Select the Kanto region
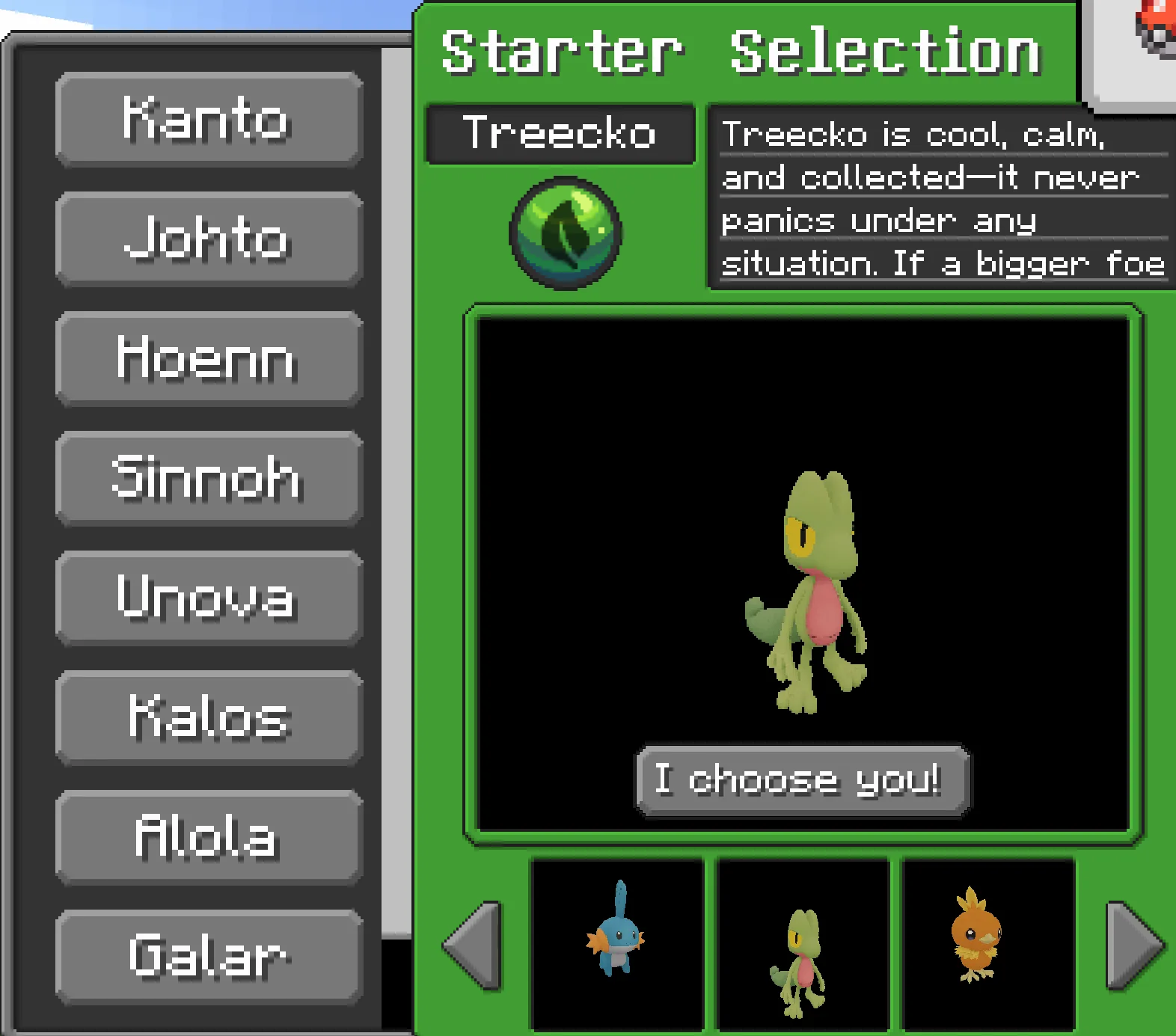 tap(208, 120)
